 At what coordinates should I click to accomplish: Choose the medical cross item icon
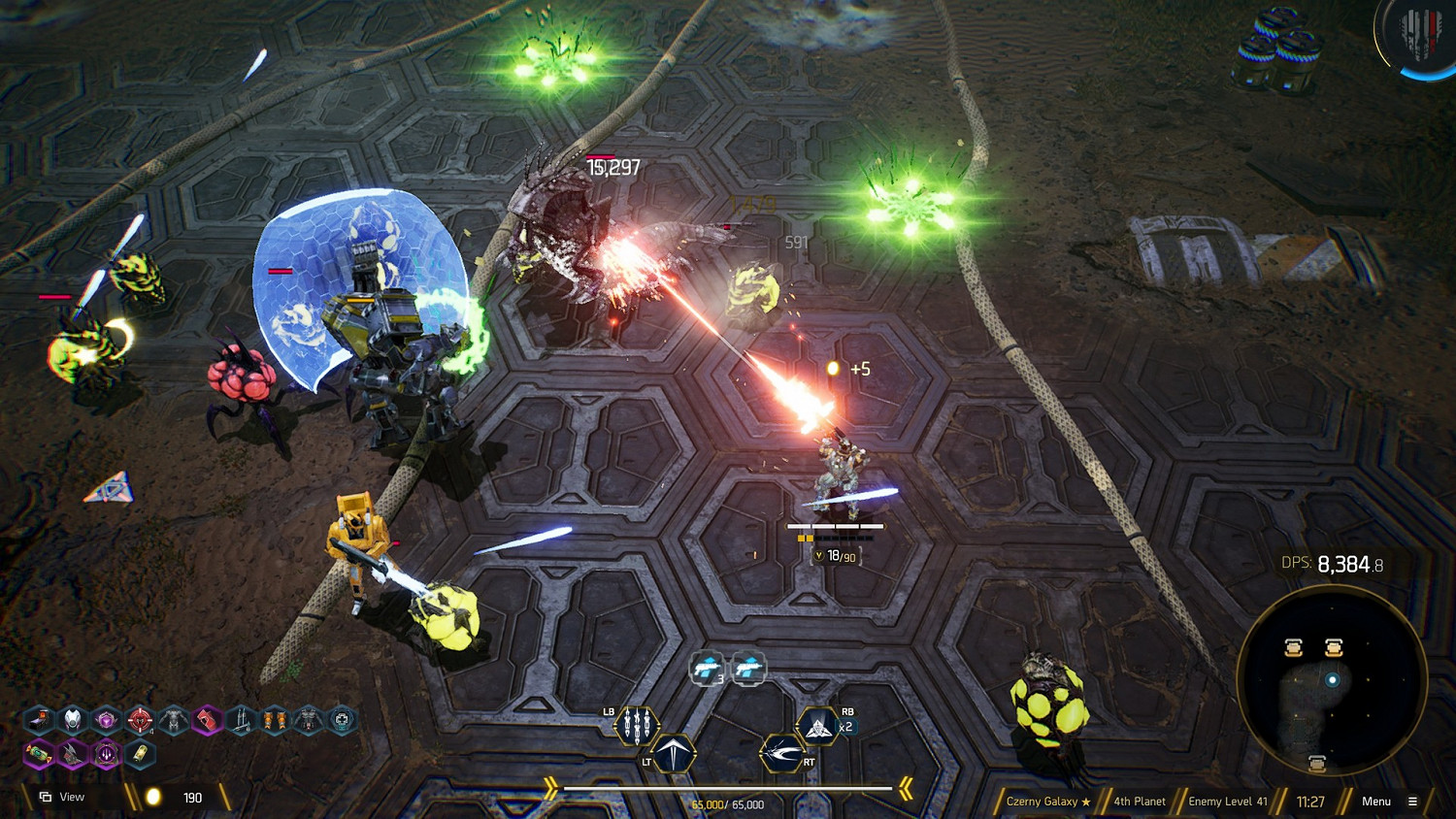[342, 720]
